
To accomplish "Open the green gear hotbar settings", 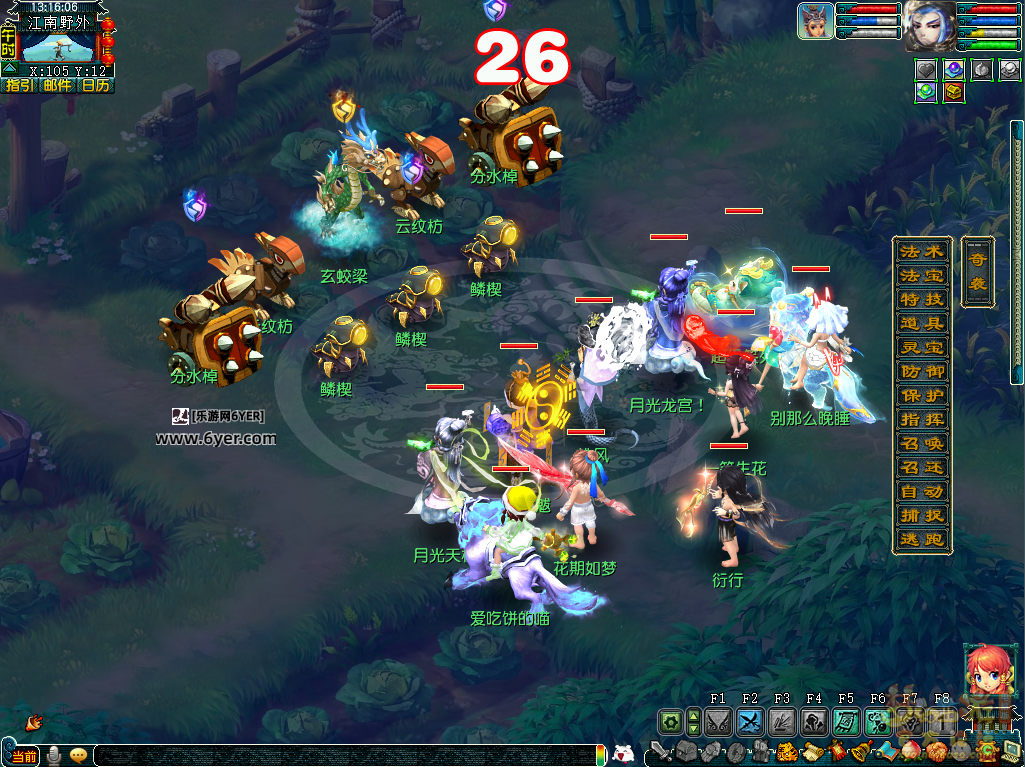I will (669, 721).
